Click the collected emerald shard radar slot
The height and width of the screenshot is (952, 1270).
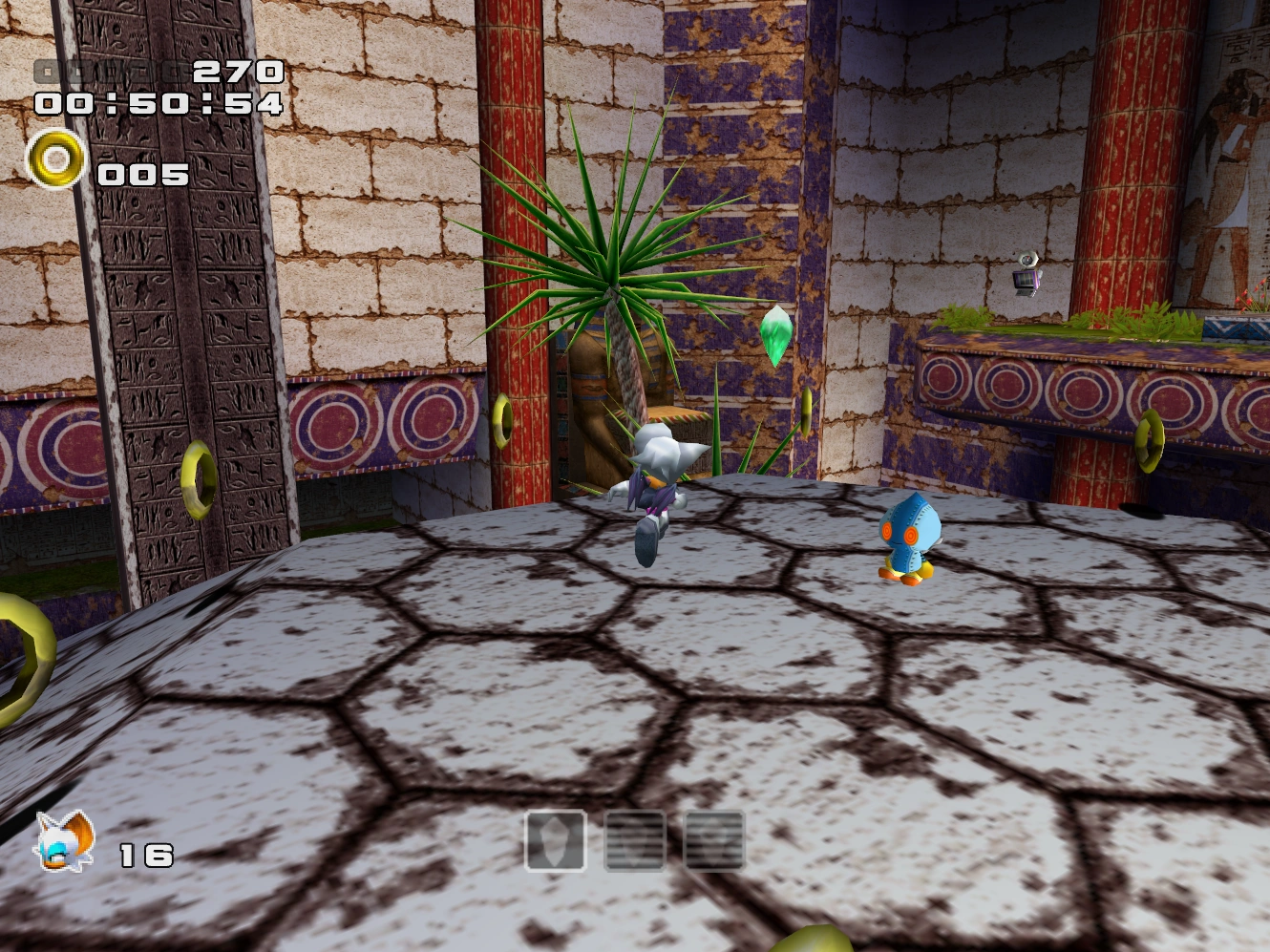point(556,840)
